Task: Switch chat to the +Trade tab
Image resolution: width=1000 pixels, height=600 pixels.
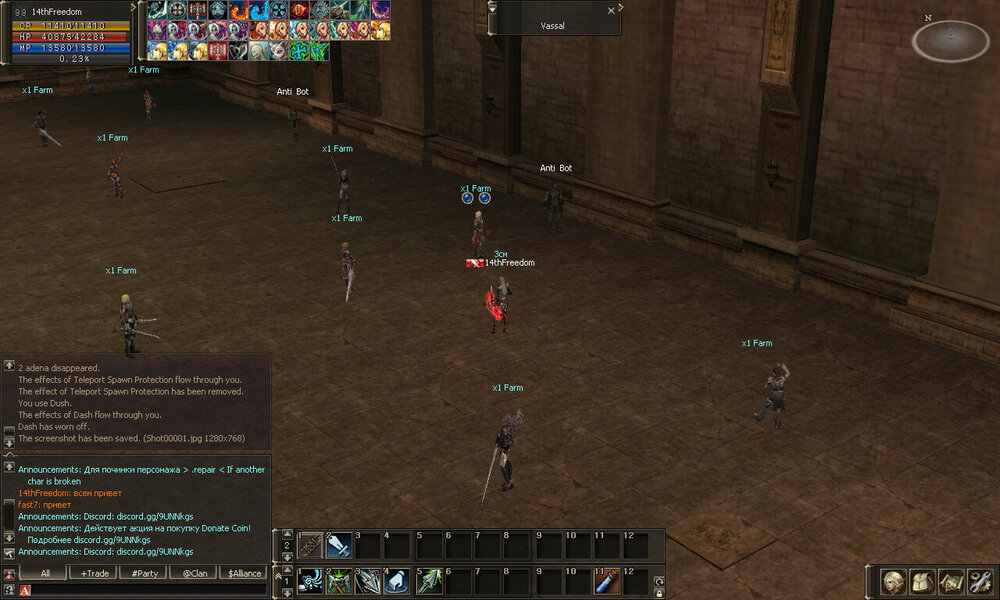Action: click(x=96, y=574)
